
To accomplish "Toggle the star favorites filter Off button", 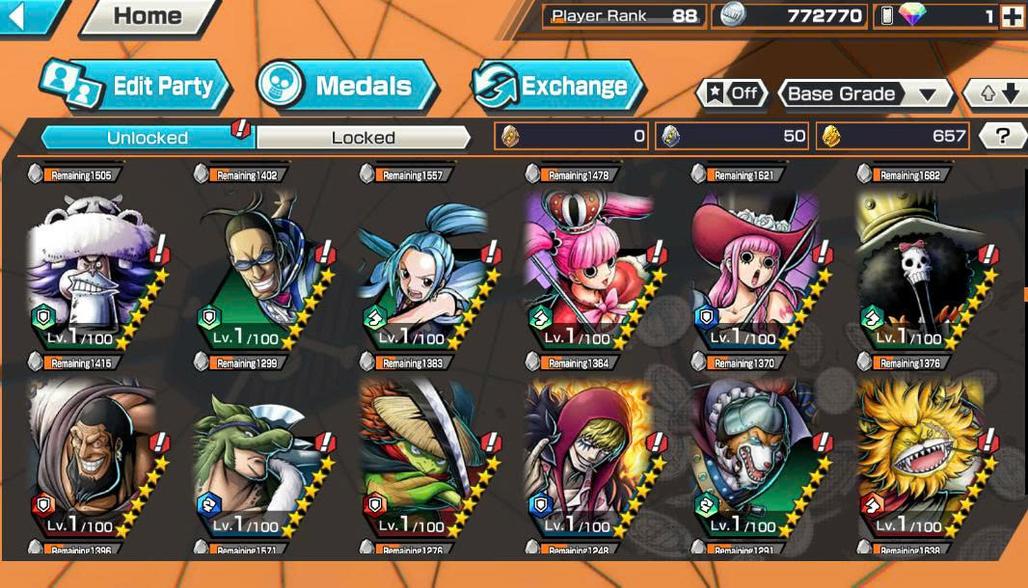I will (732, 94).
